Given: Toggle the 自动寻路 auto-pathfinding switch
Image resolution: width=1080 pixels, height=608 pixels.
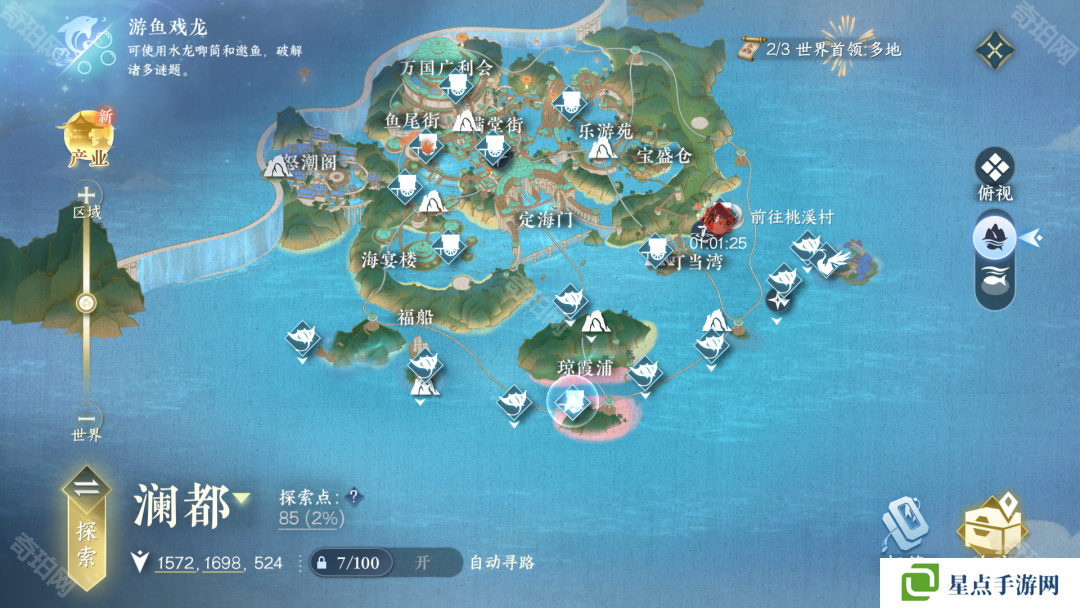Looking at the screenshot, I should coord(424,562).
